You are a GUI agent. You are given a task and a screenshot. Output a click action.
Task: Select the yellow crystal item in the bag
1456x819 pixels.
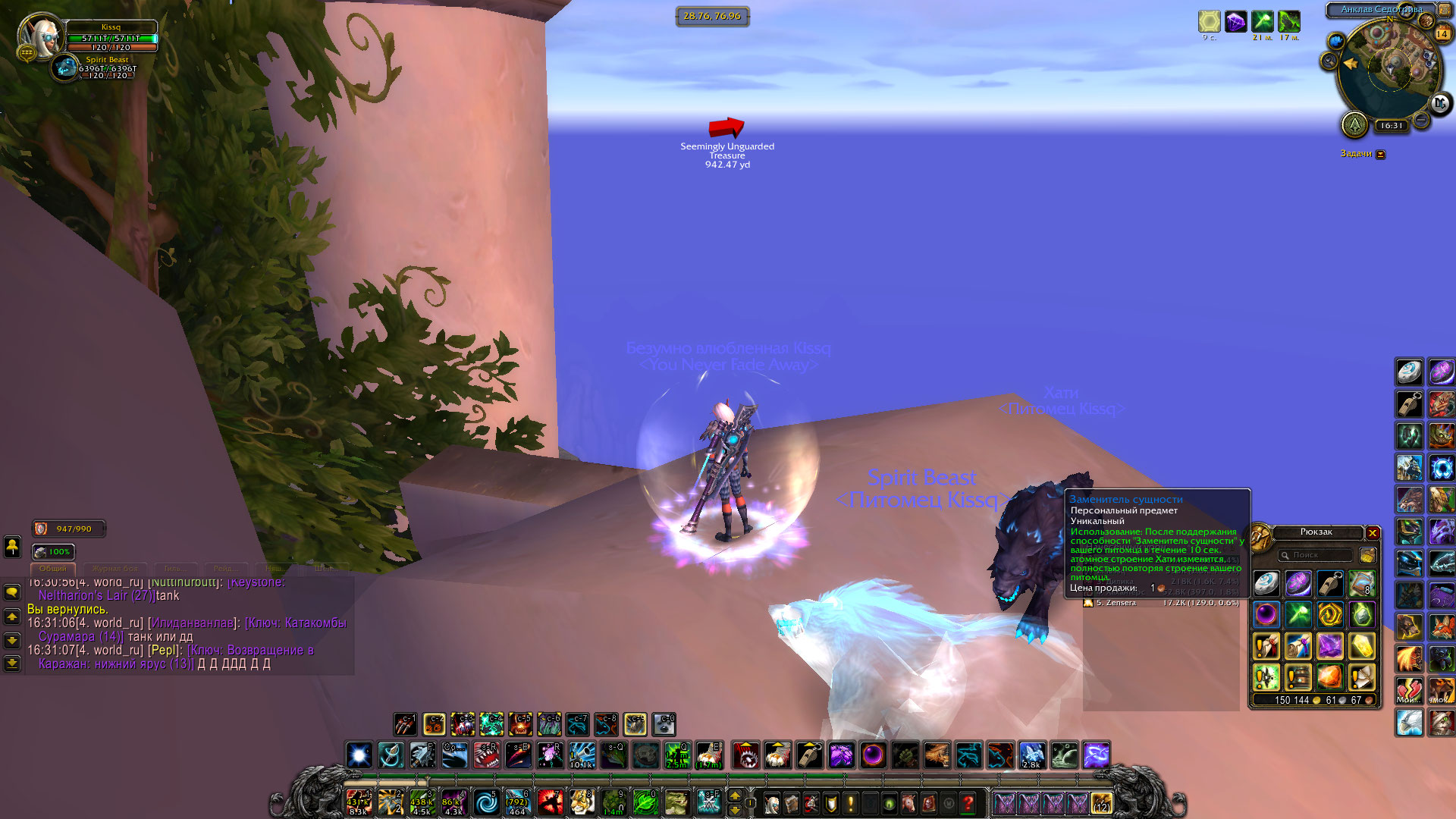point(1362,646)
